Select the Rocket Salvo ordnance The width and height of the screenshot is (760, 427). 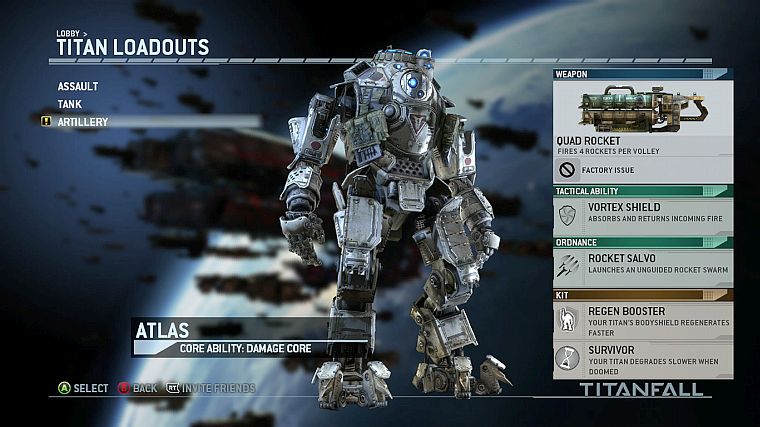[x=642, y=264]
